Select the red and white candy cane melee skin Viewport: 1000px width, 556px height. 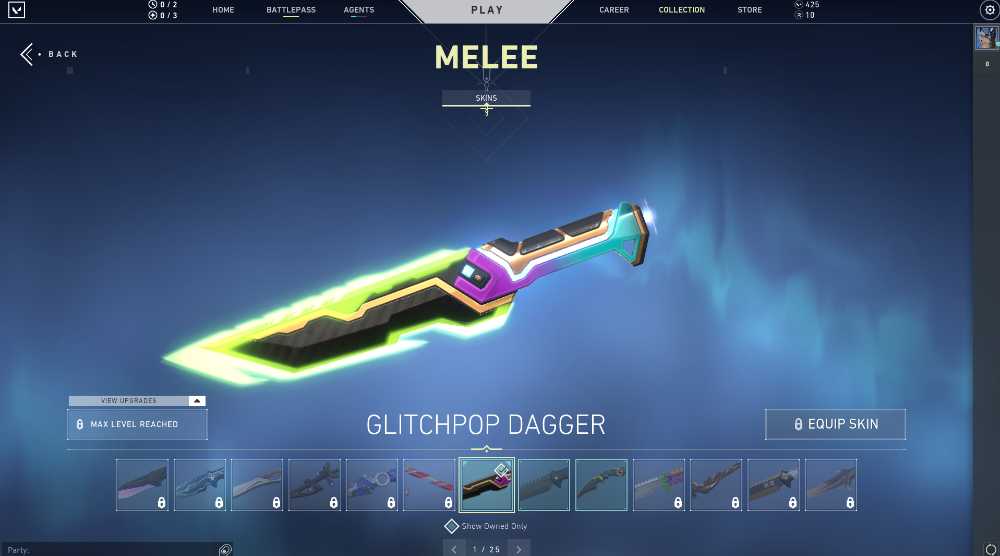[429, 485]
